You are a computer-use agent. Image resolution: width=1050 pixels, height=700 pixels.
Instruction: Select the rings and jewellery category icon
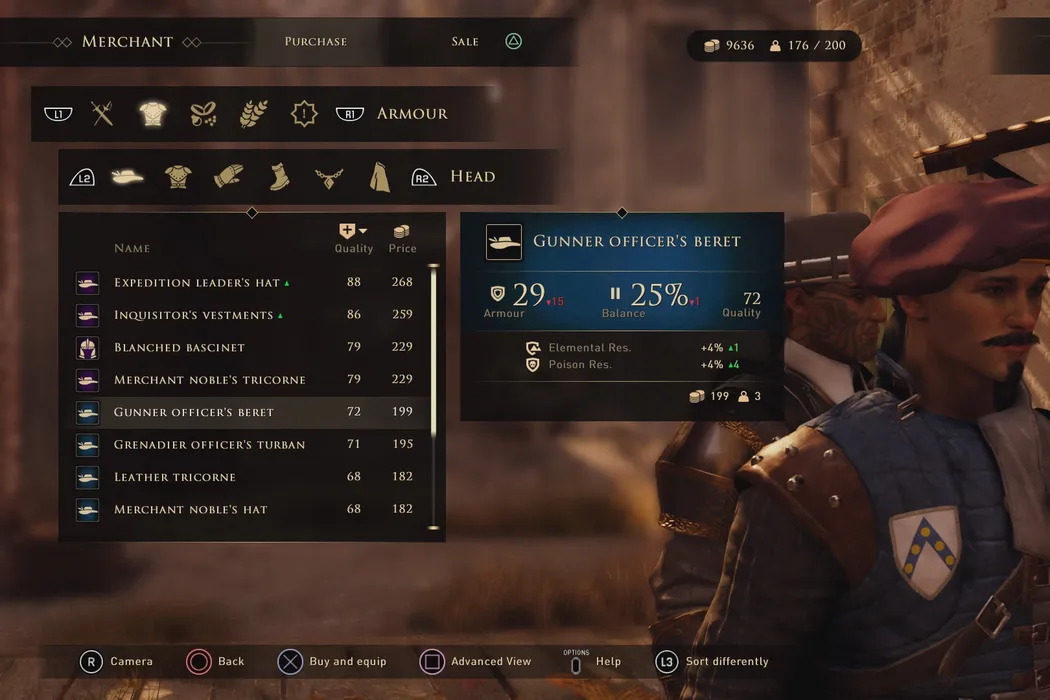(204, 114)
